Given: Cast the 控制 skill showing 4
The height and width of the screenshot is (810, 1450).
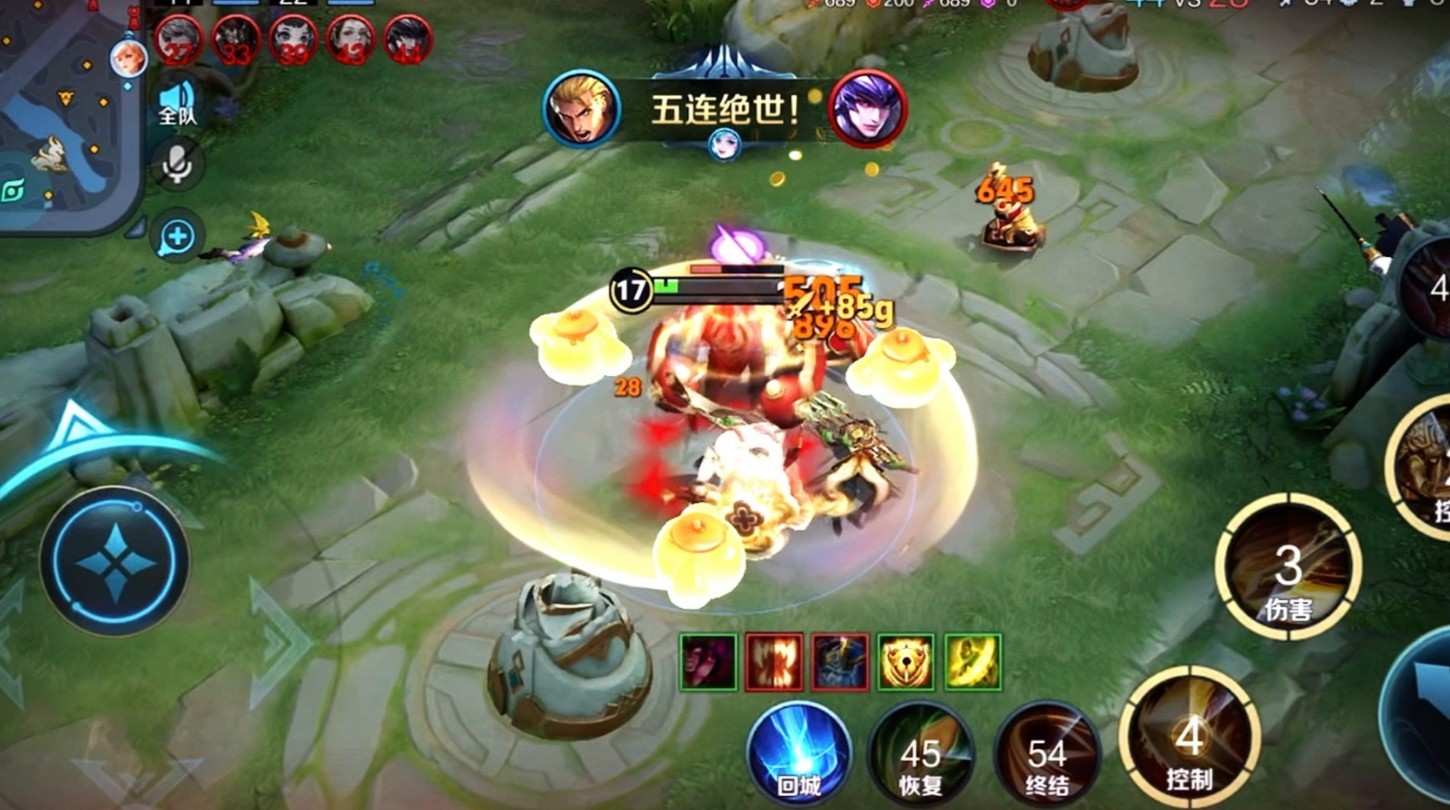Looking at the screenshot, I should click(x=1189, y=738).
